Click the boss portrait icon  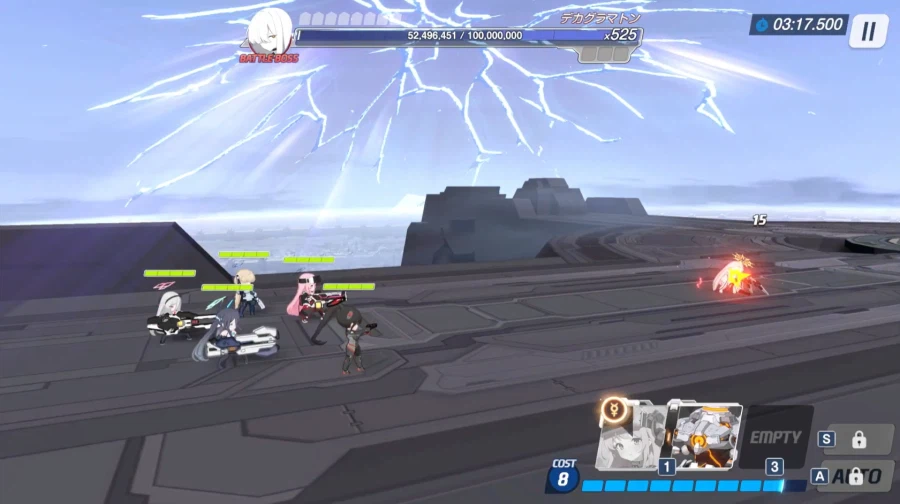(x=269, y=32)
